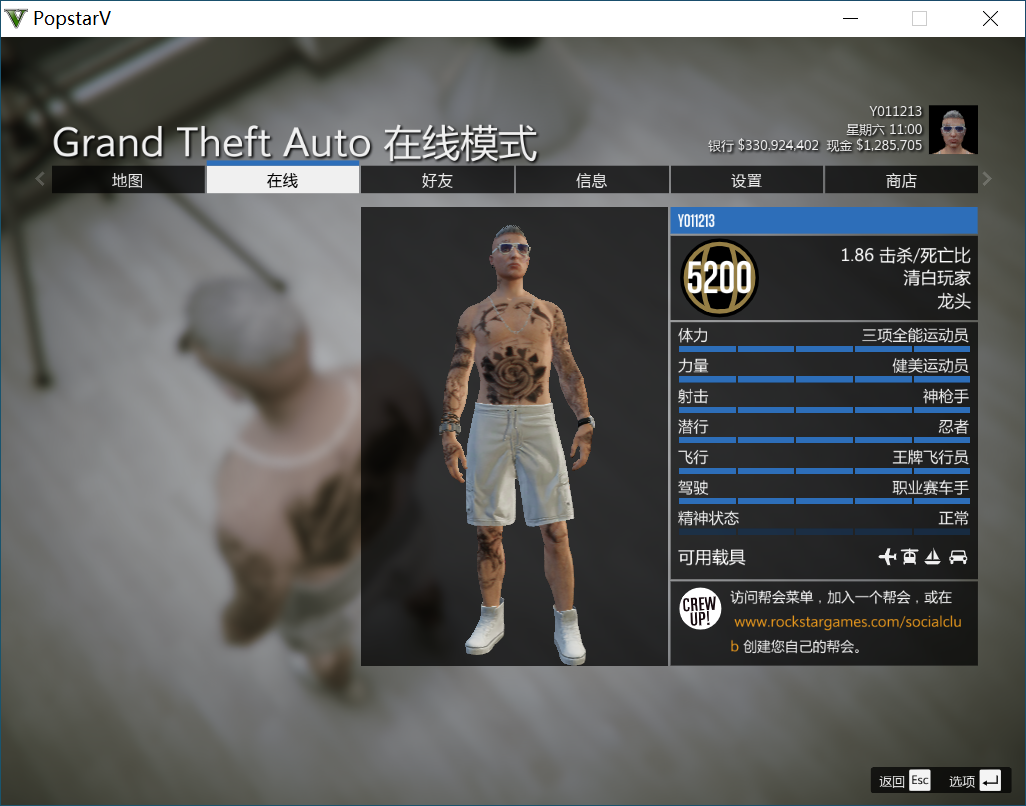Switch to the 地图 tab

[128, 180]
